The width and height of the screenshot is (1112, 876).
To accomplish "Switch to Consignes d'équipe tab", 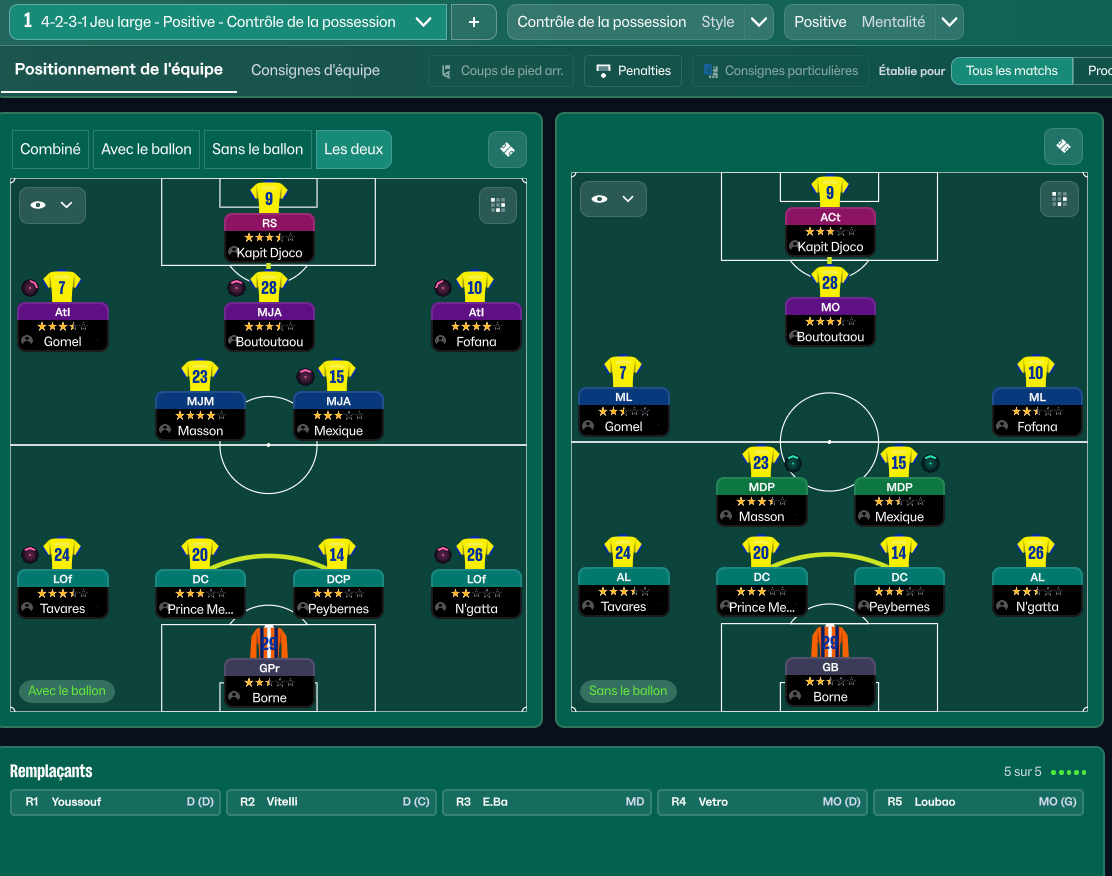I will point(315,70).
